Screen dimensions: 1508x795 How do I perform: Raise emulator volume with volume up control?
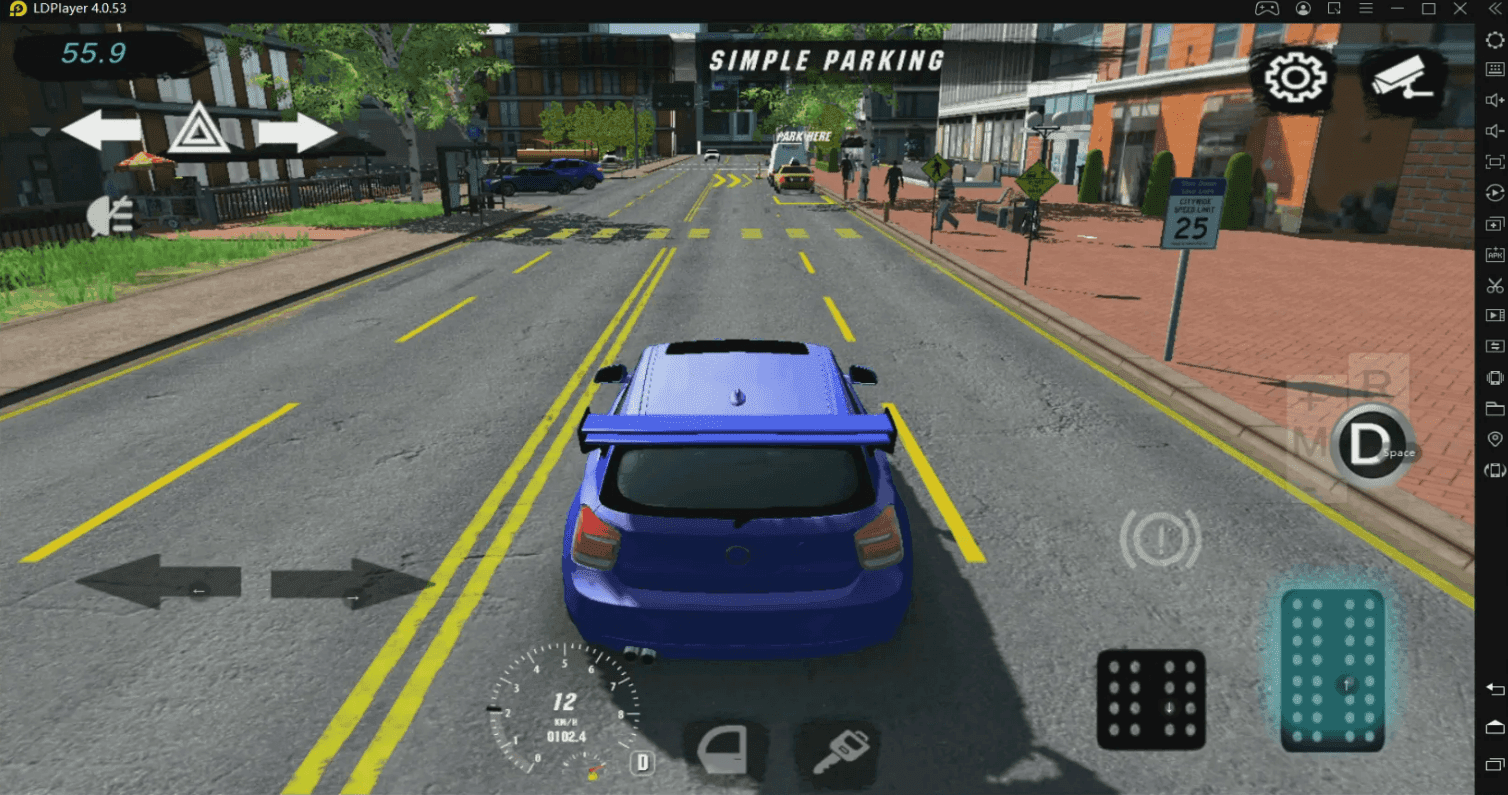[1495, 100]
